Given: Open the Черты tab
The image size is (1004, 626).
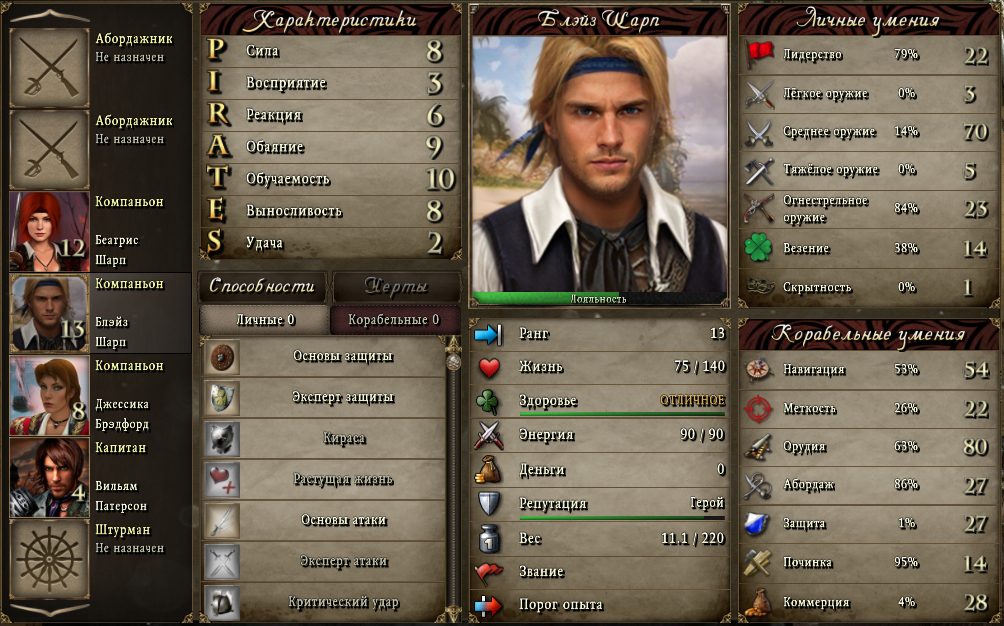Looking at the screenshot, I should pyautogui.click(x=396, y=286).
